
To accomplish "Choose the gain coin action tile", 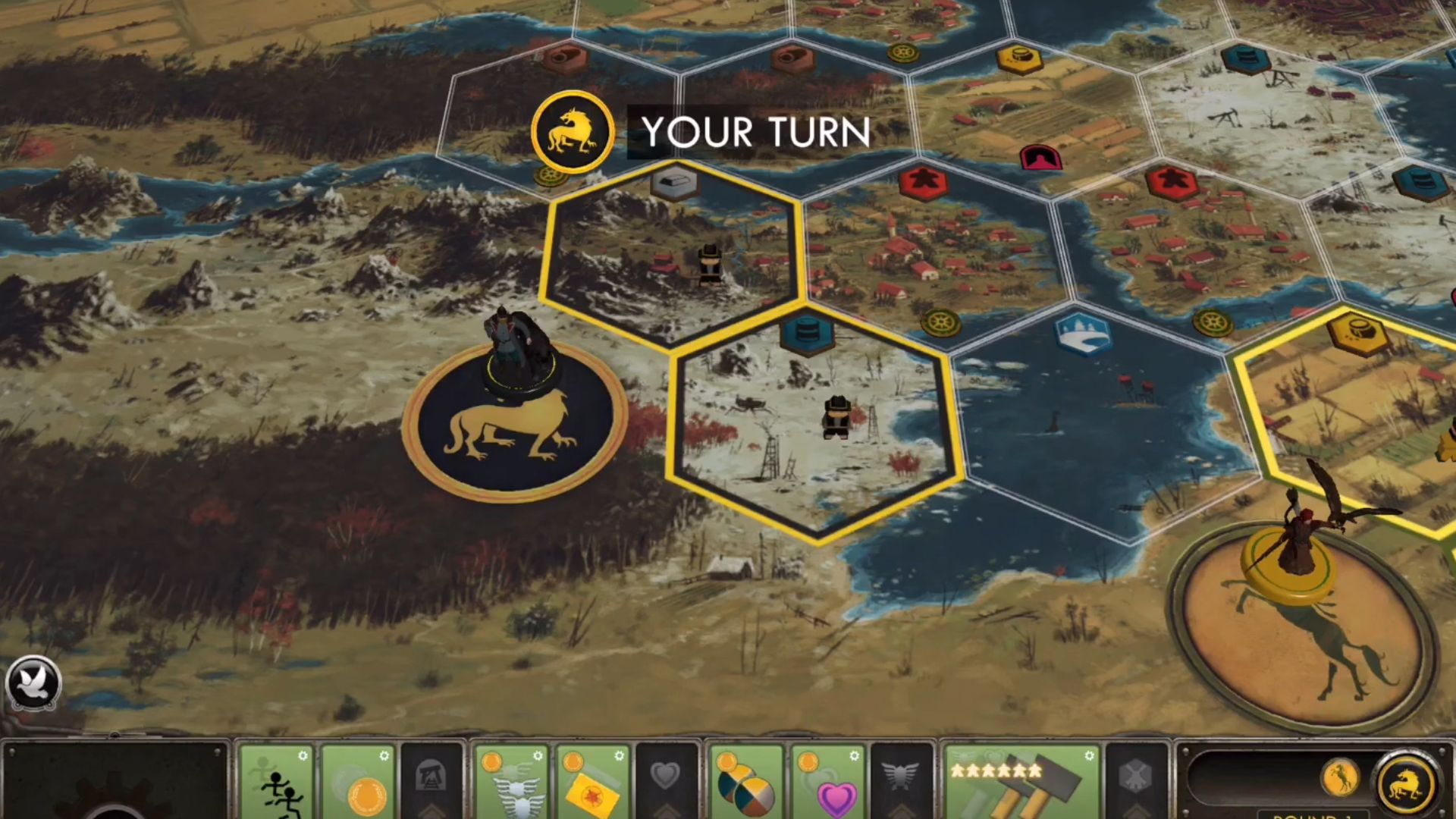I will point(359,783).
